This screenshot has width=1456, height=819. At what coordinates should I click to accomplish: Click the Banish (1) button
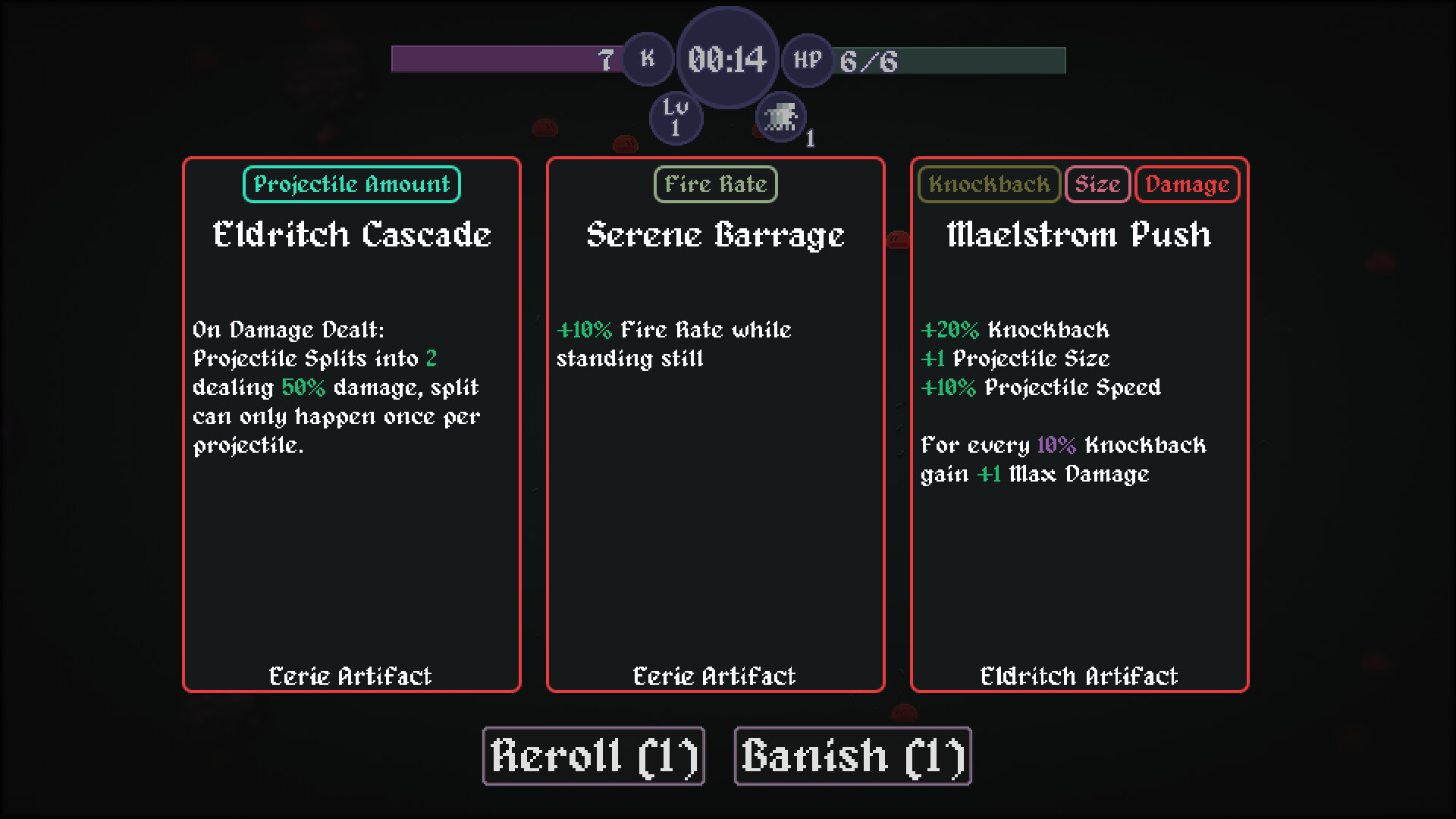(852, 755)
